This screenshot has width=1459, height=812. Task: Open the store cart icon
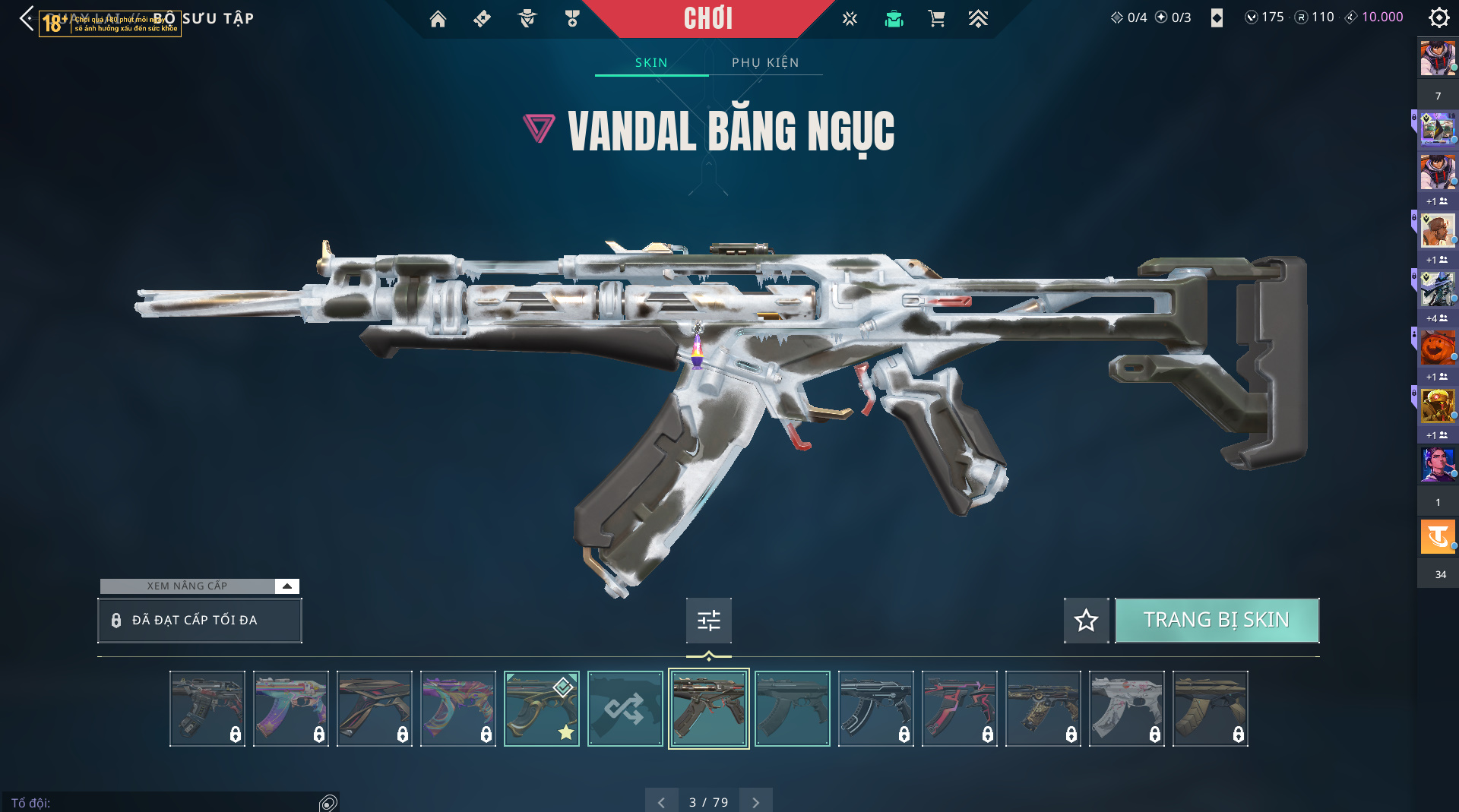pyautogui.click(x=936, y=19)
